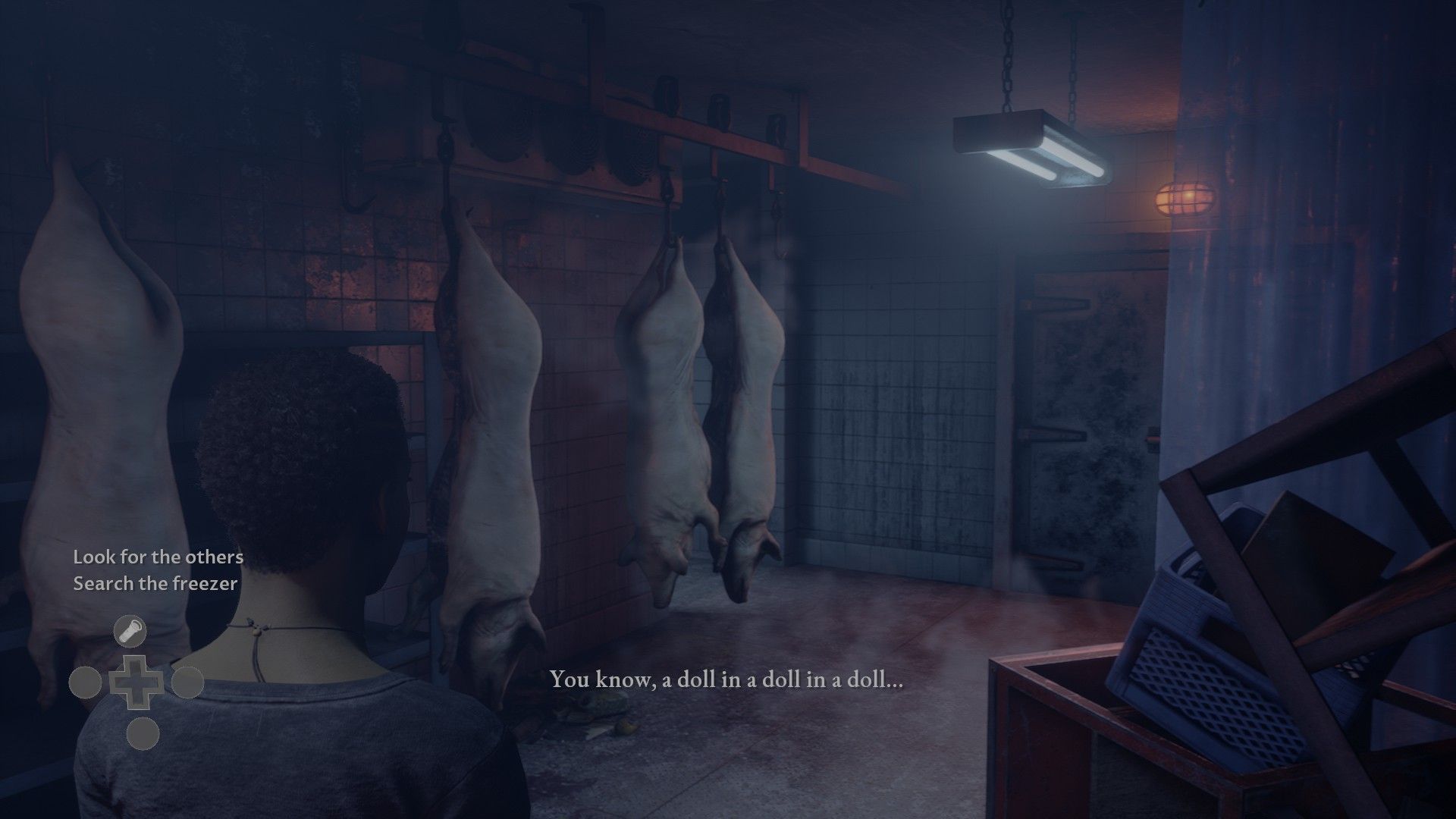
Task: Select the flashlight item slot
Action: [x=130, y=631]
